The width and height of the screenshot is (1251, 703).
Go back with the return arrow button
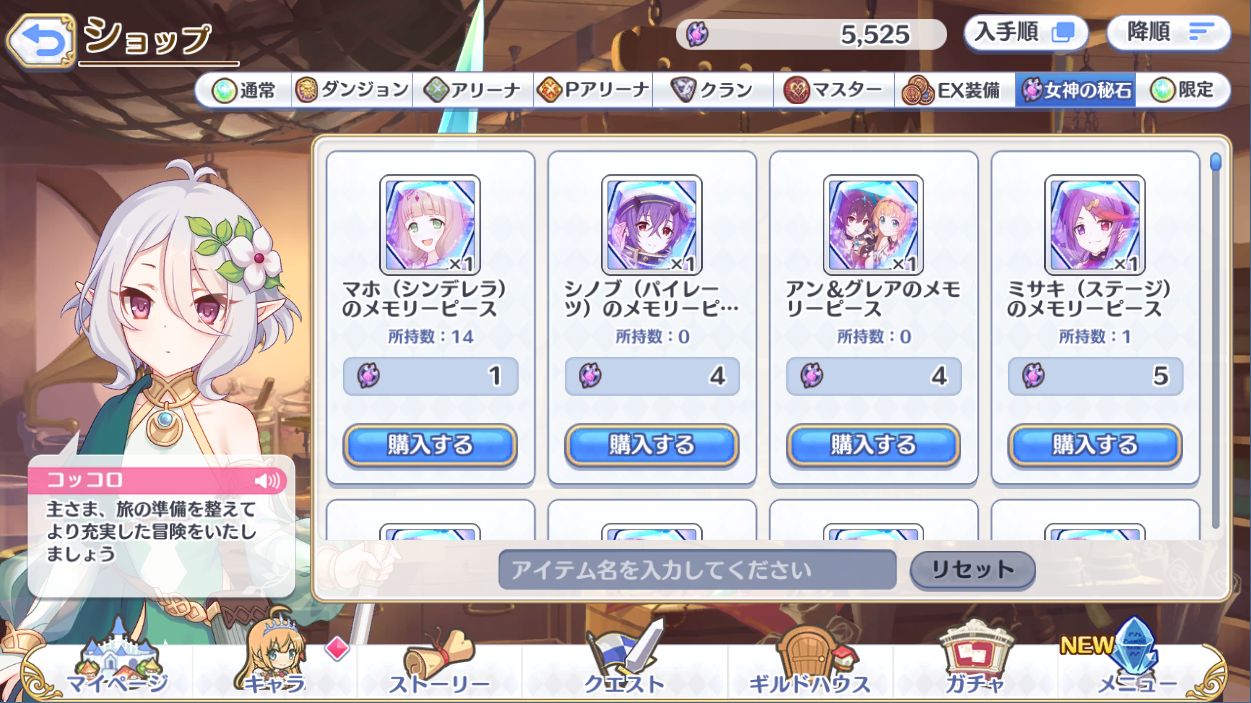[x=41, y=39]
